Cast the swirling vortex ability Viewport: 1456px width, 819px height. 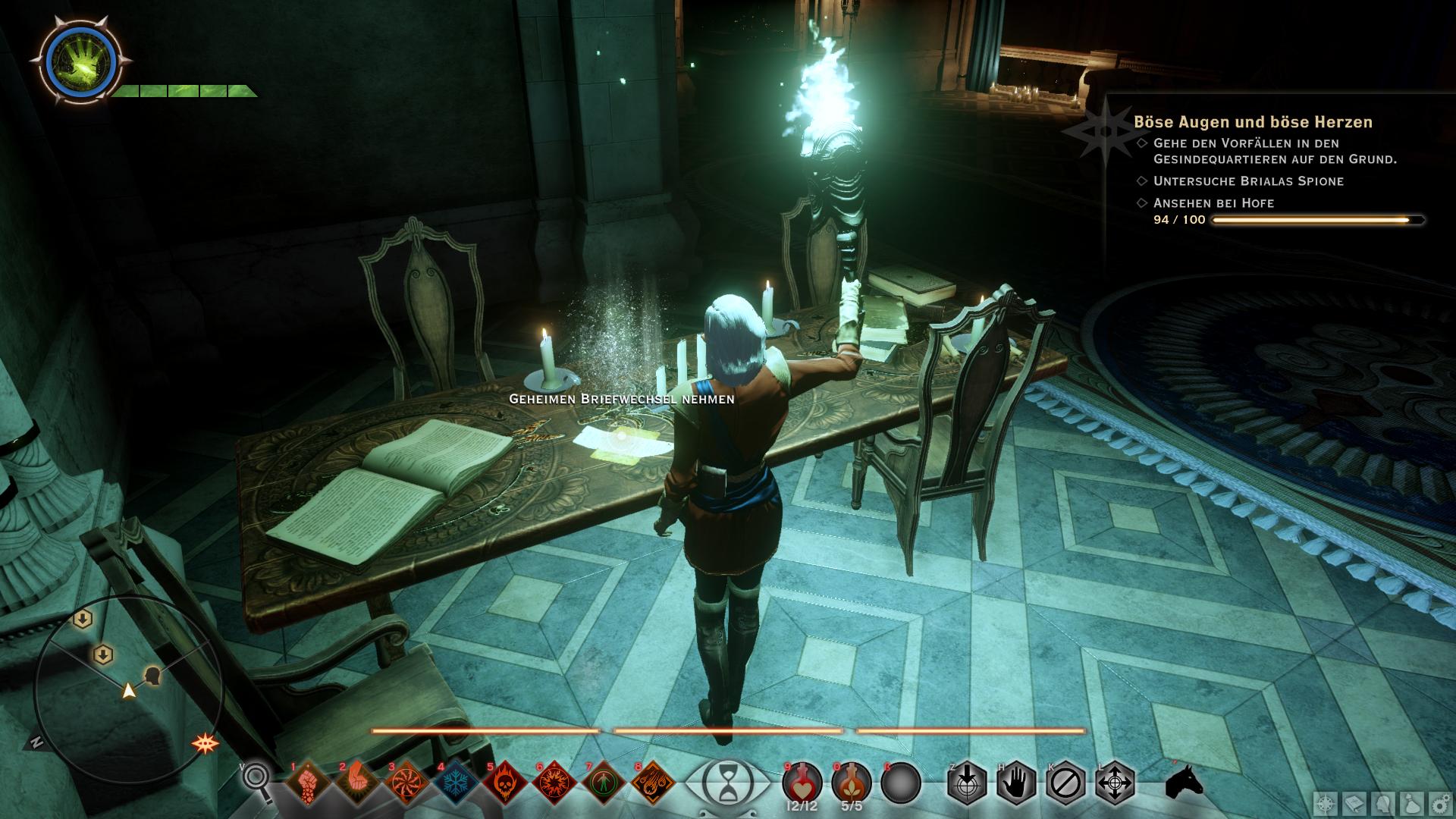coord(406,782)
